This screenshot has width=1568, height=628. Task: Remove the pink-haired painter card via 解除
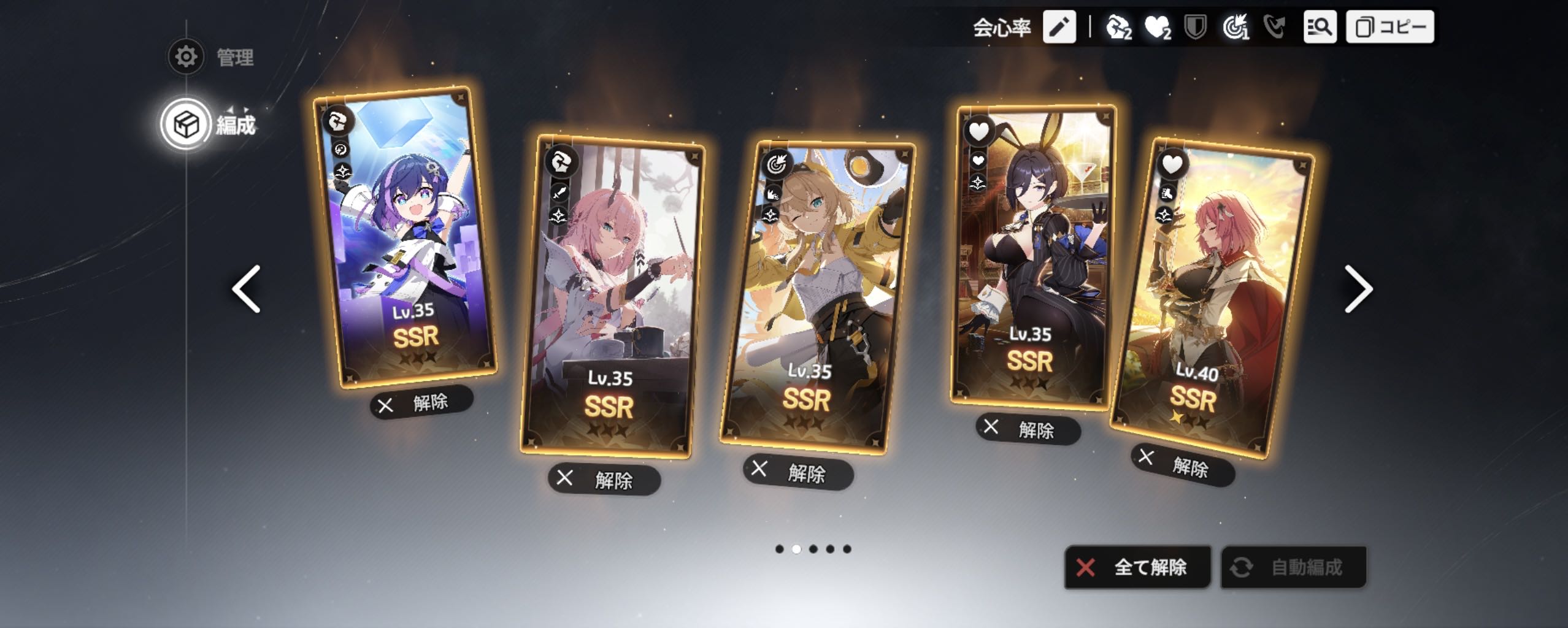coord(604,480)
